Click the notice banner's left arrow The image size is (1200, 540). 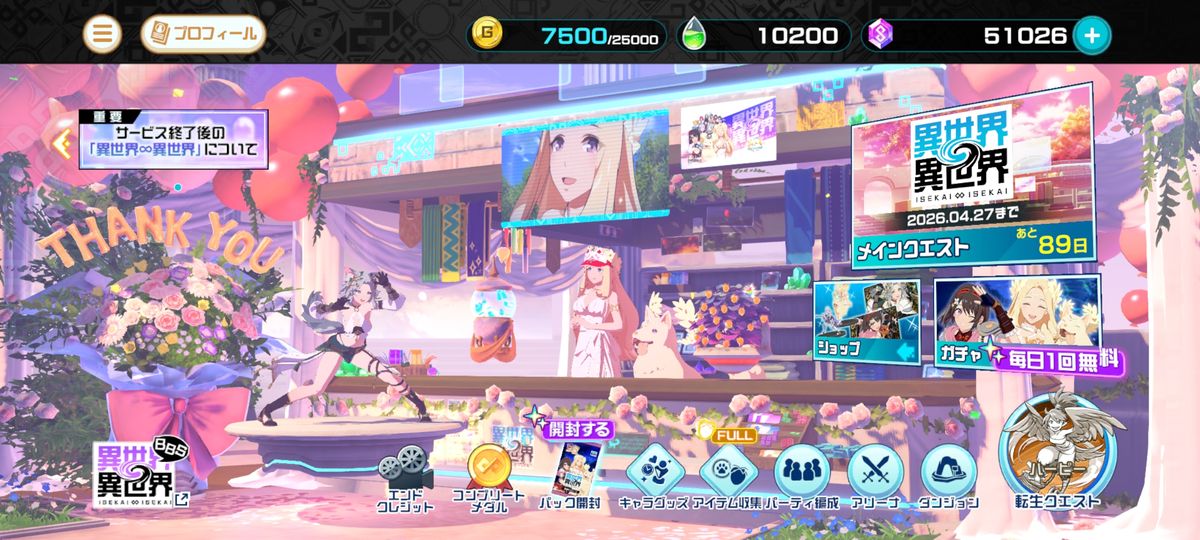[65, 142]
